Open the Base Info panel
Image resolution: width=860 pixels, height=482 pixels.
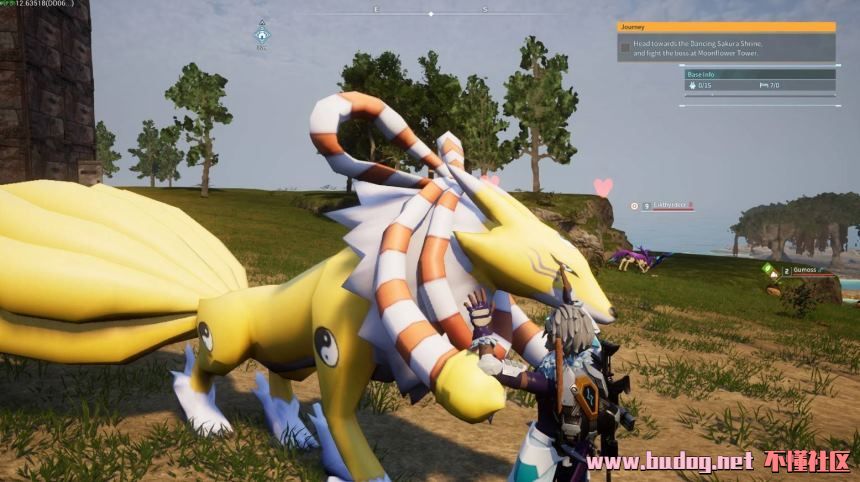click(x=760, y=74)
